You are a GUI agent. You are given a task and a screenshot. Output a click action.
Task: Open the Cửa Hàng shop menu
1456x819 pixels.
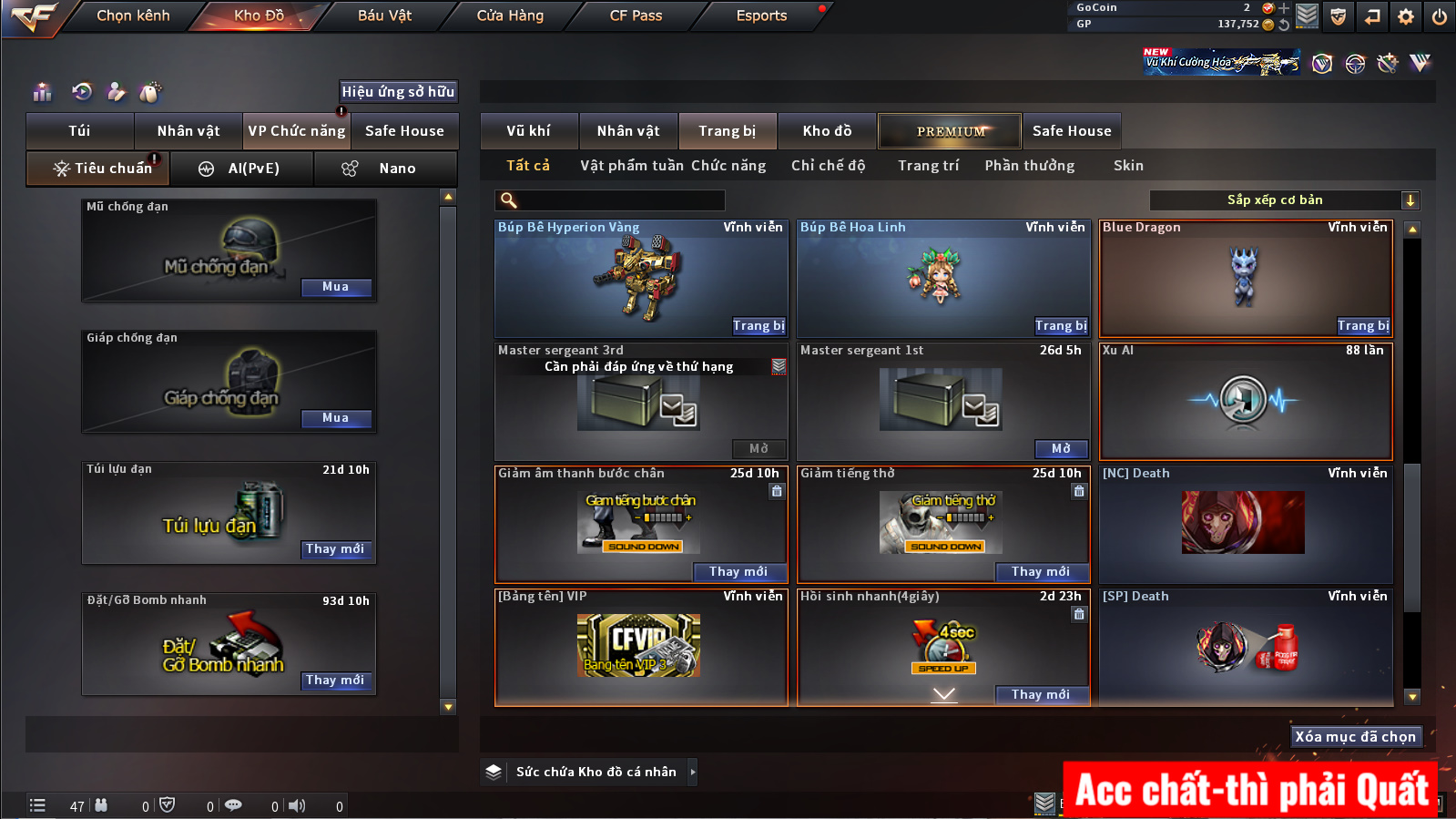(x=510, y=15)
